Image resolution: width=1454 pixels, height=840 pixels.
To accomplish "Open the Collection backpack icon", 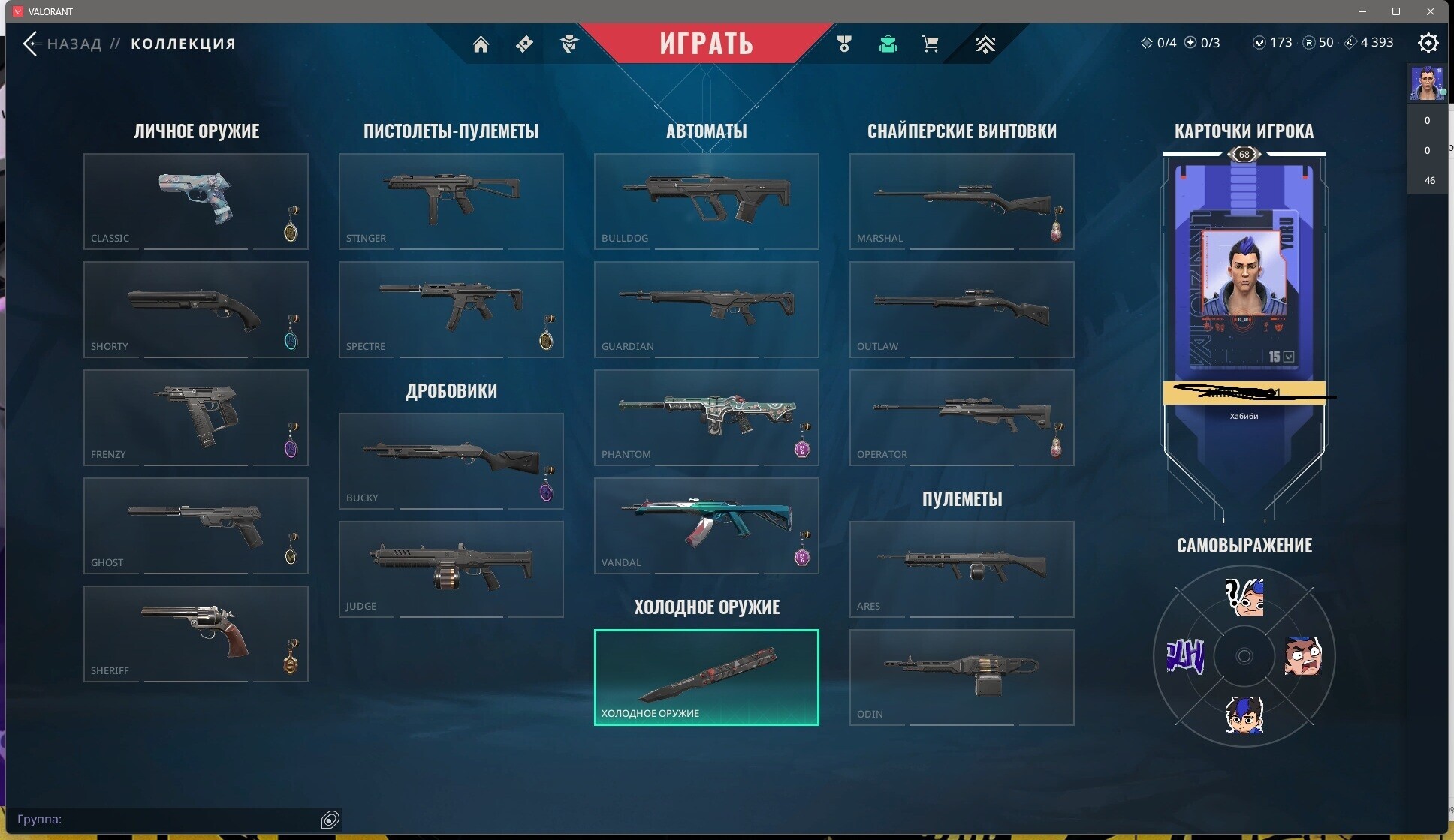I will [x=888, y=44].
